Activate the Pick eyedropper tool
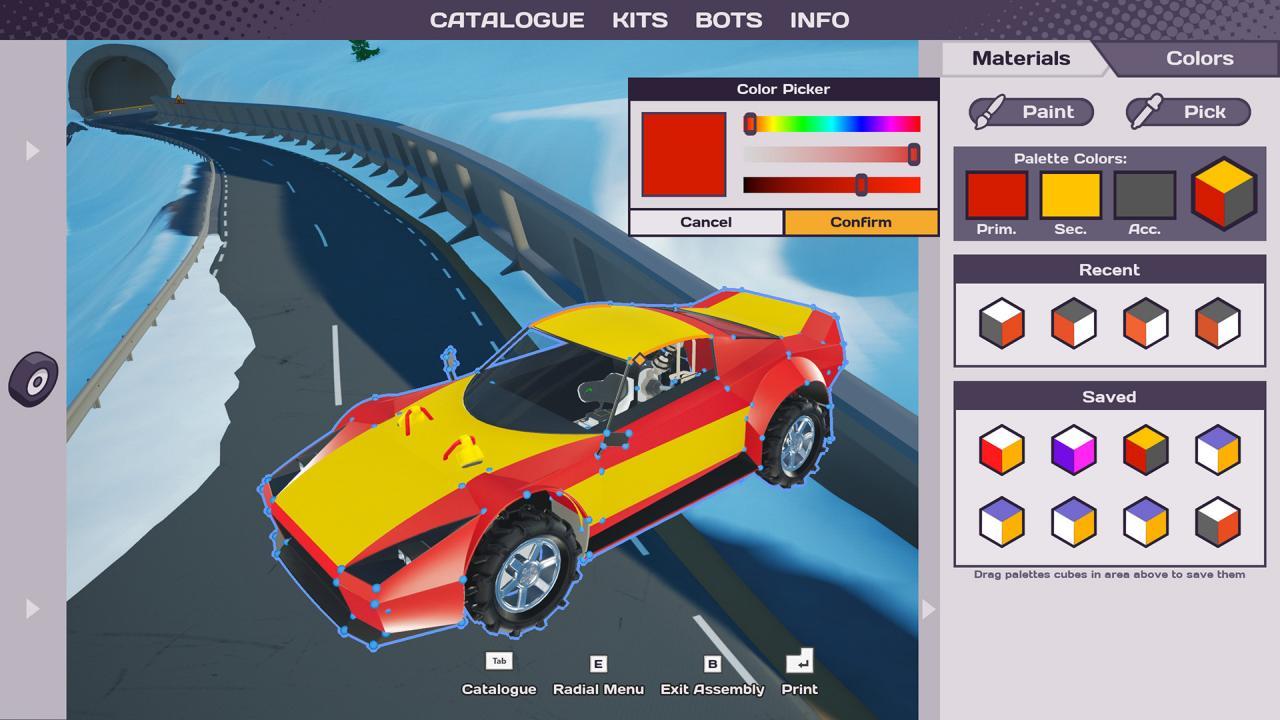 (x=1188, y=112)
